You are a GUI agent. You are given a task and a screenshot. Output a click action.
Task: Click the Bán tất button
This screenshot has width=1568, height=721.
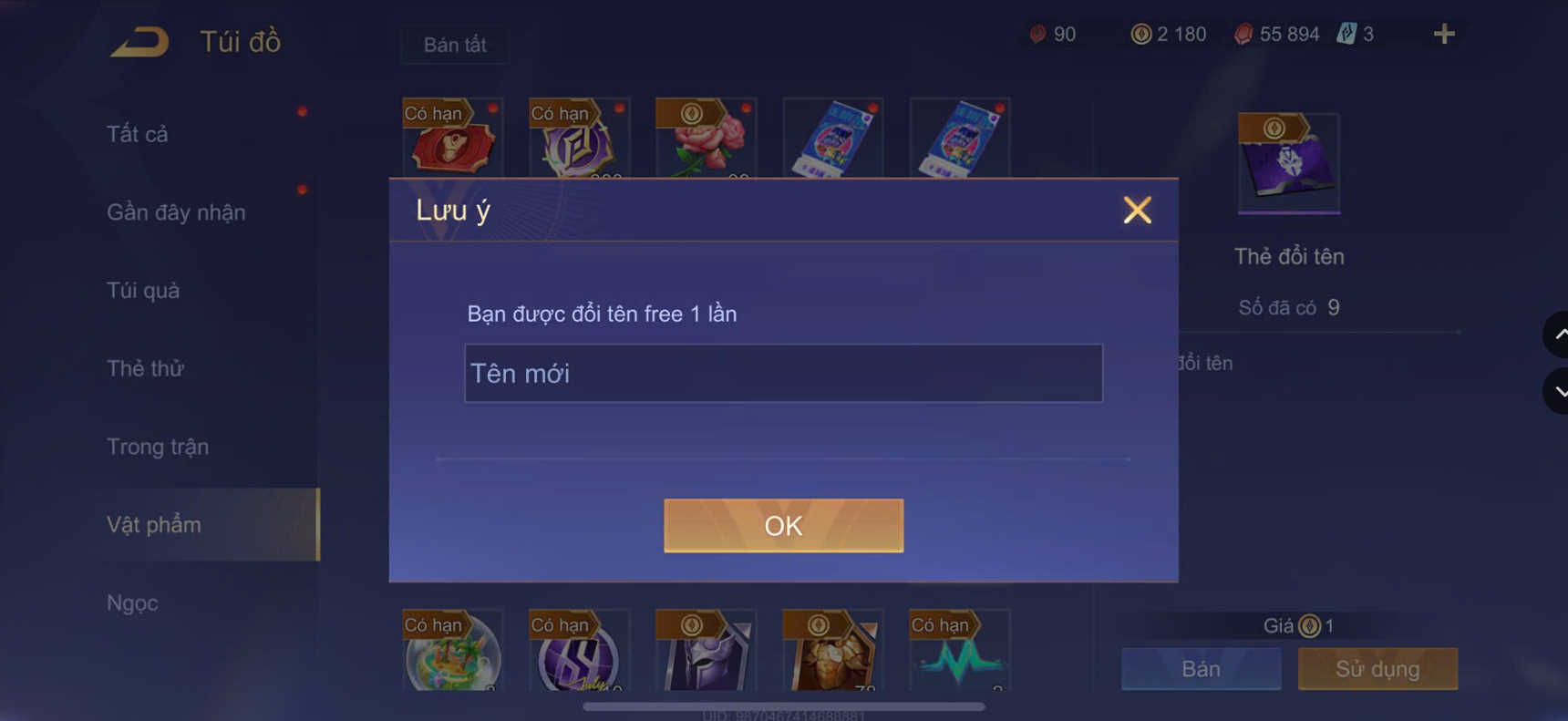(454, 44)
